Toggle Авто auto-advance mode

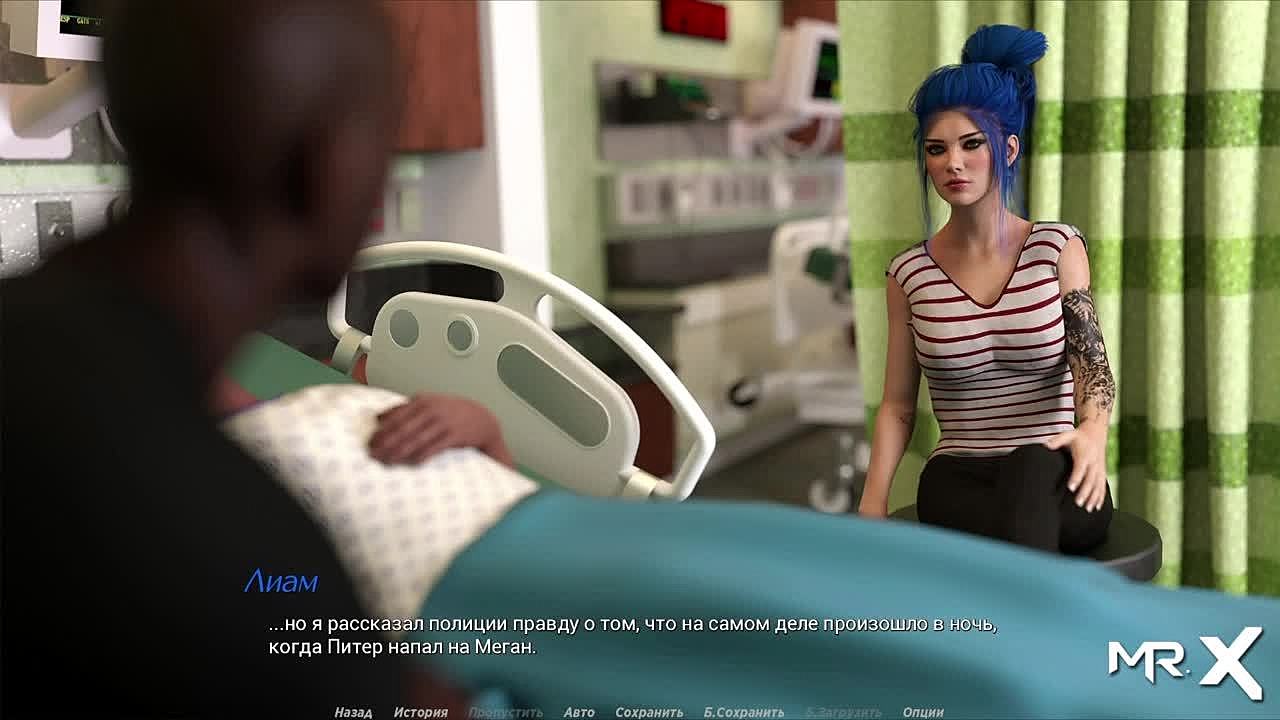point(579,712)
